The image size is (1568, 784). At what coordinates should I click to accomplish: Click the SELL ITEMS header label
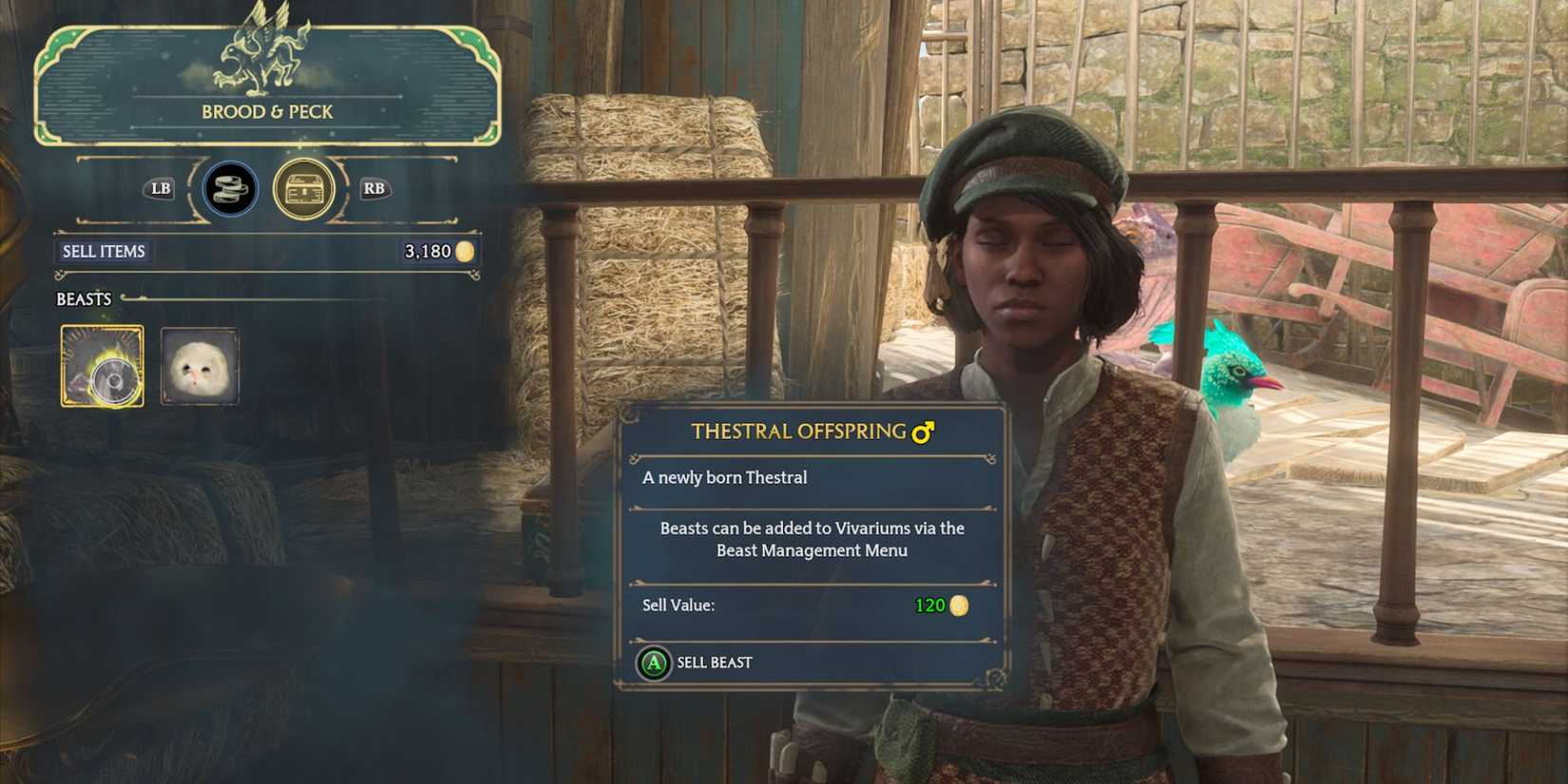click(105, 252)
